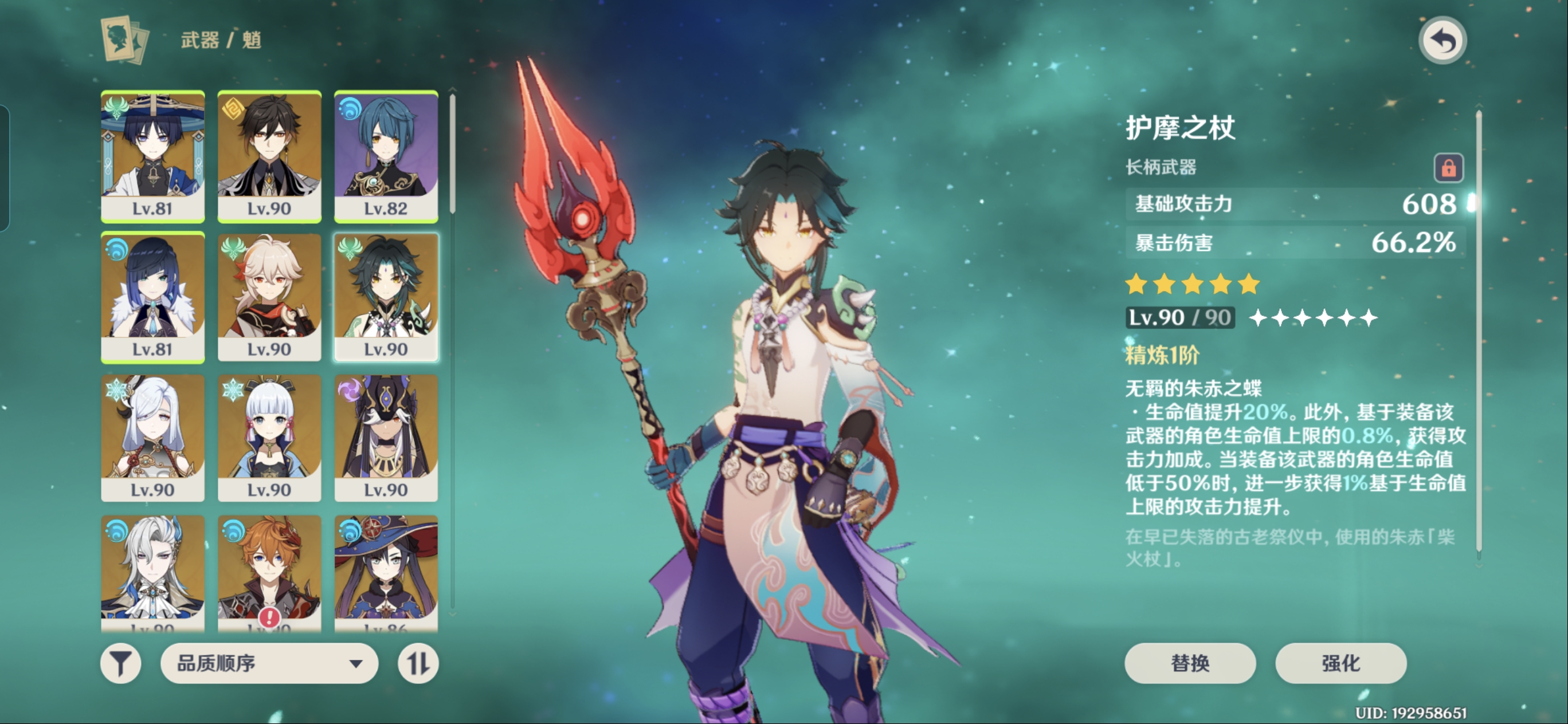The image size is (1568, 724).
Task: Select Shenhe's Lv.90 Cryo portrait
Action: pyautogui.click(x=153, y=438)
